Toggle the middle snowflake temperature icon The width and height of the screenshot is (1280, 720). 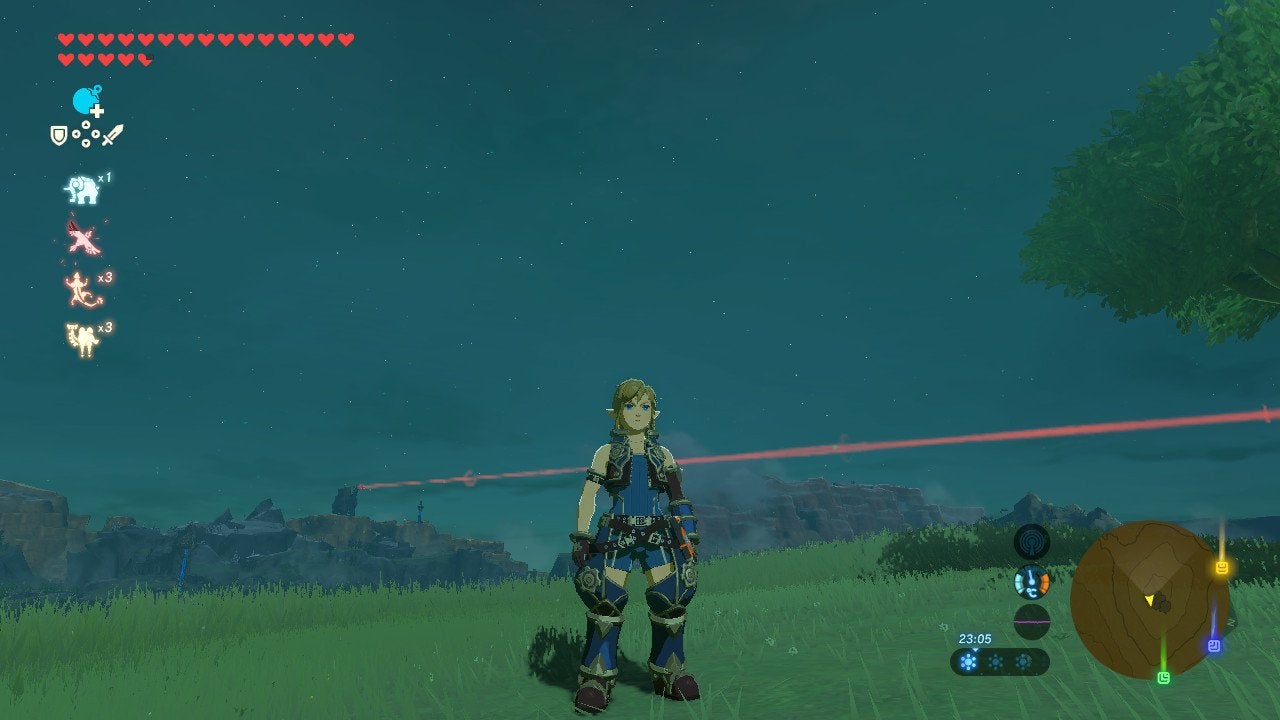coord(996,661)
